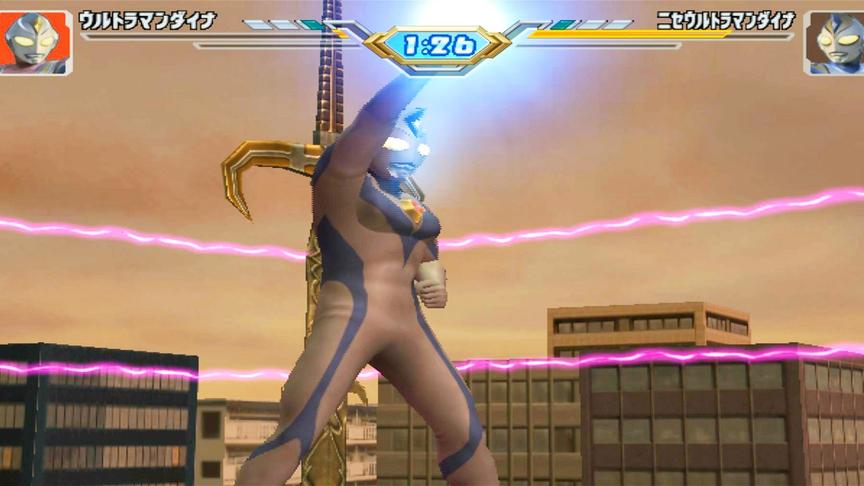Select the Imitation Ultraman Dyna opponent portrait
The height and width of the screenshot is (486, 864).
tap(832, 42)
